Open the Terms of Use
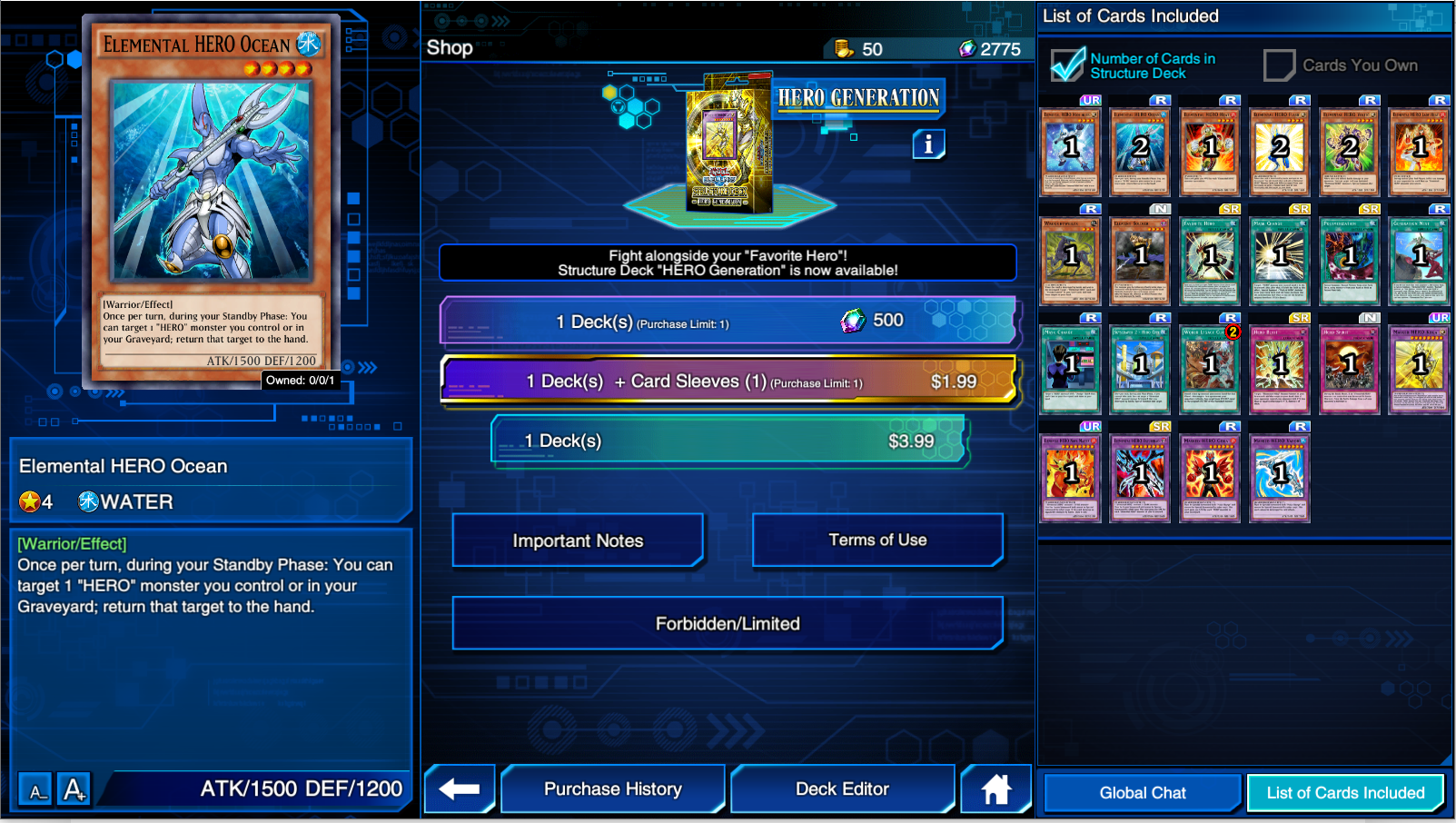The image size is (1456, 823). click(x=877, y=540)
